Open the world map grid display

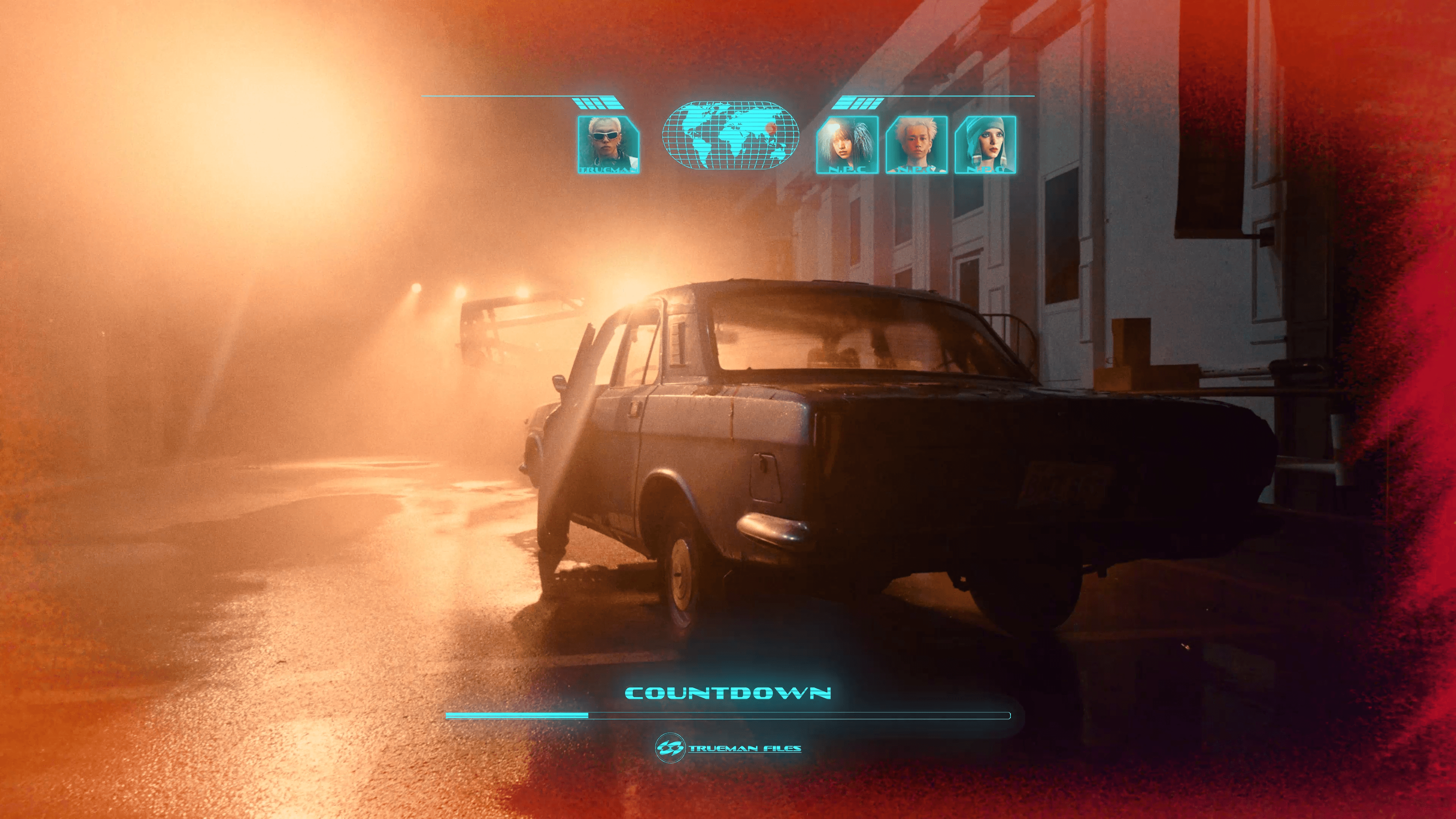[730, 135]
